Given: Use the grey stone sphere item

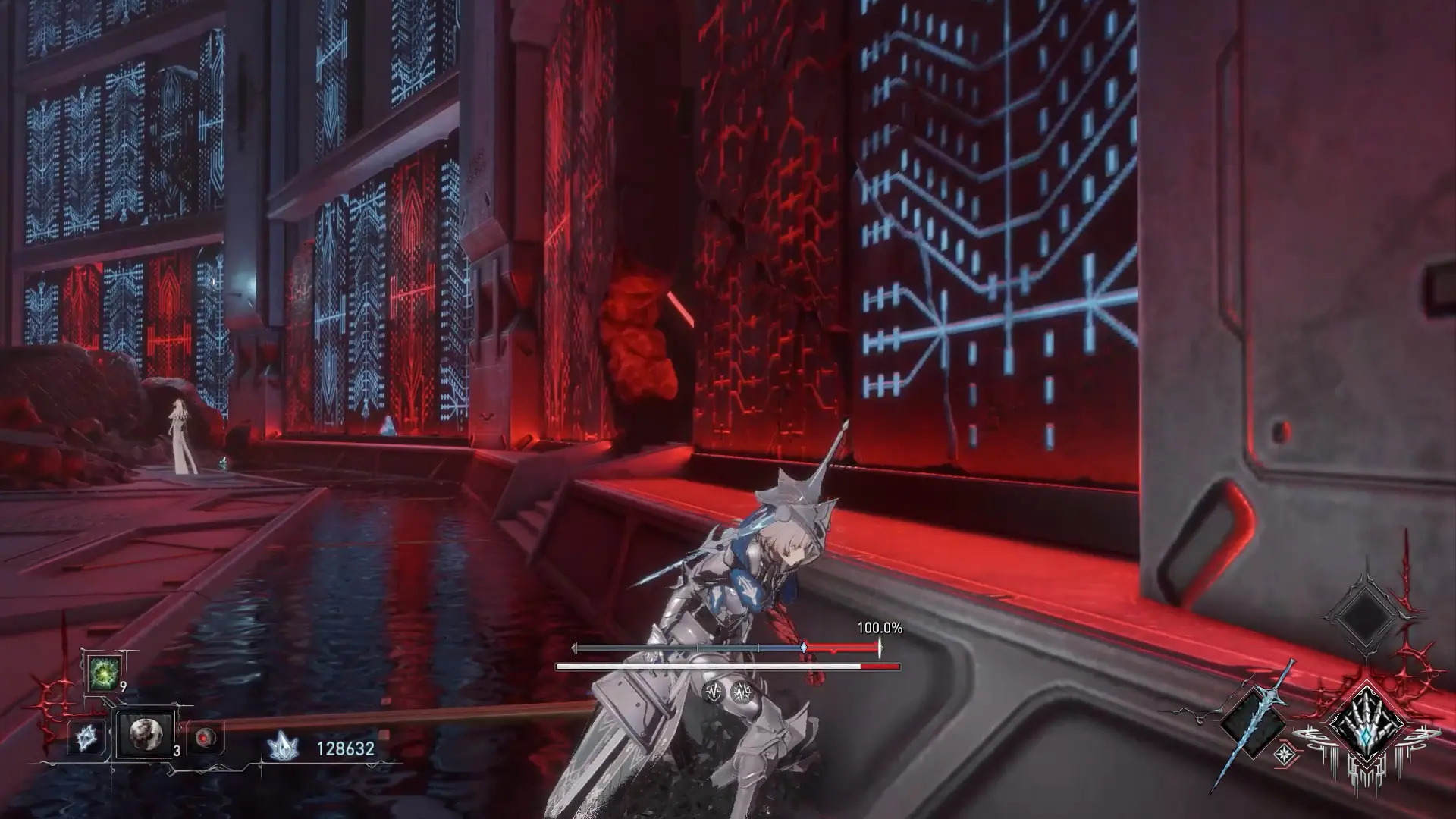Looking at the screenshot, I should tap(145, 733).
